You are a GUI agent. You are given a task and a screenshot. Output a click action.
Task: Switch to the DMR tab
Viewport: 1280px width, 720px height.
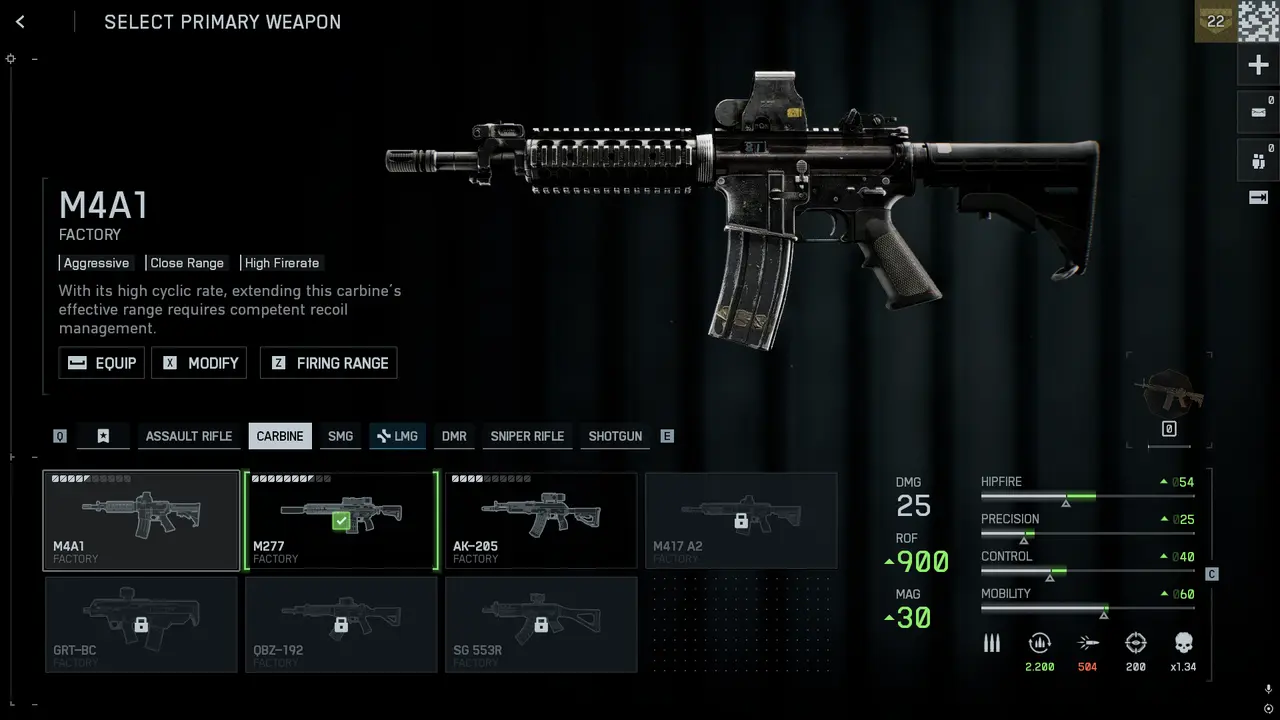[454, 436]
